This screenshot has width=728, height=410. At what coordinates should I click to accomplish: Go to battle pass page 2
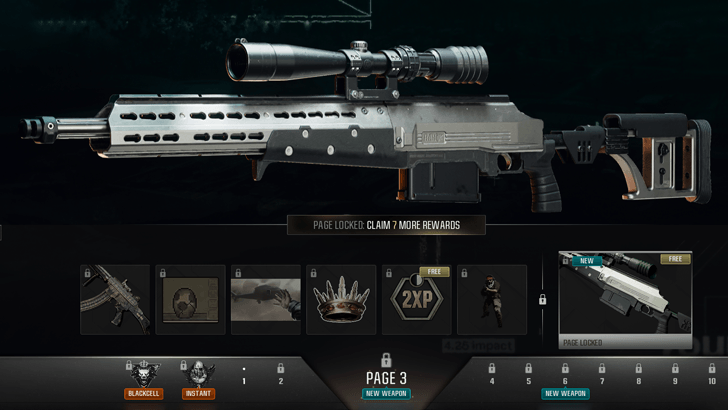[x=280, y=376]
